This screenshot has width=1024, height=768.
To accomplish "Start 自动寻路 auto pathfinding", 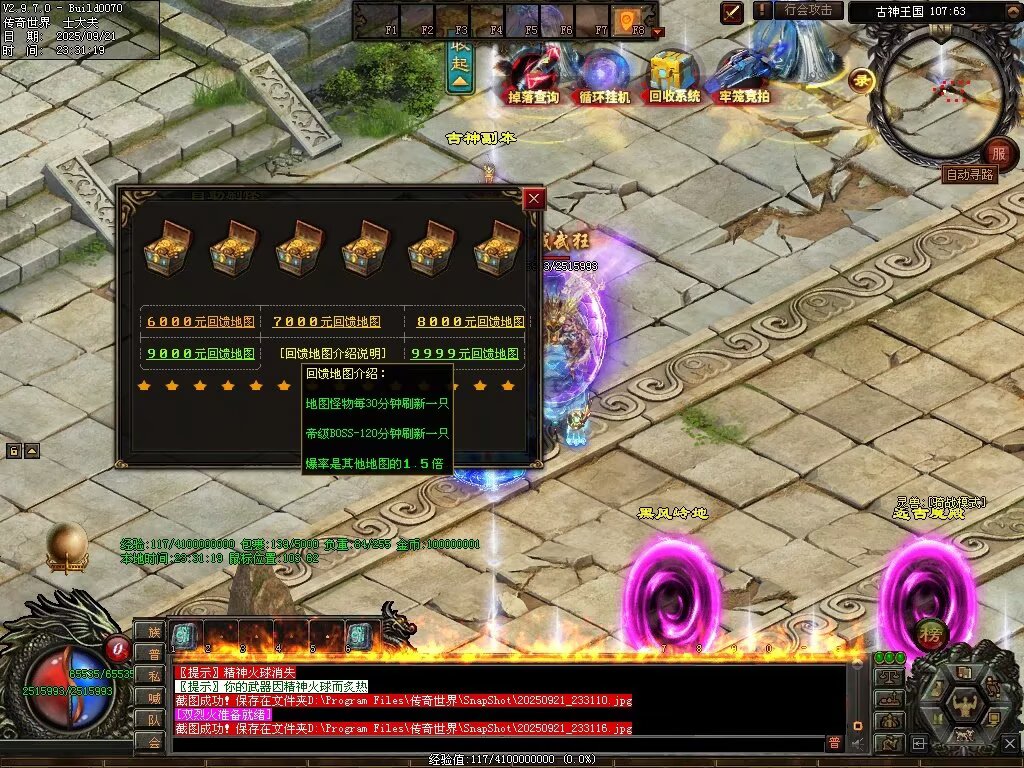I will (x=969, y=174).
